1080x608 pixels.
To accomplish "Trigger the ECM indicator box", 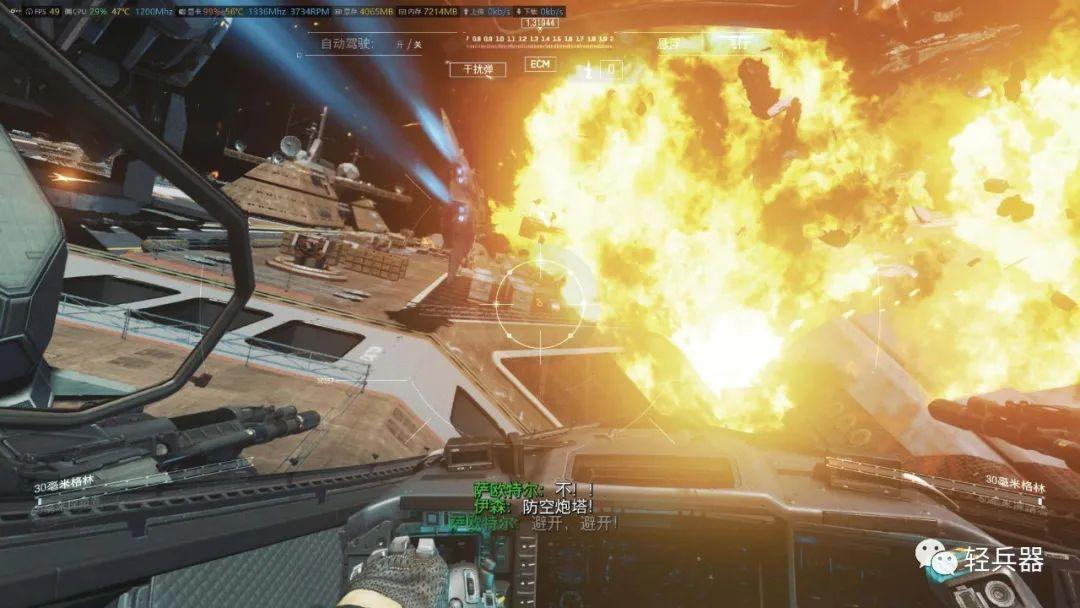I will (x=540, y=65).
